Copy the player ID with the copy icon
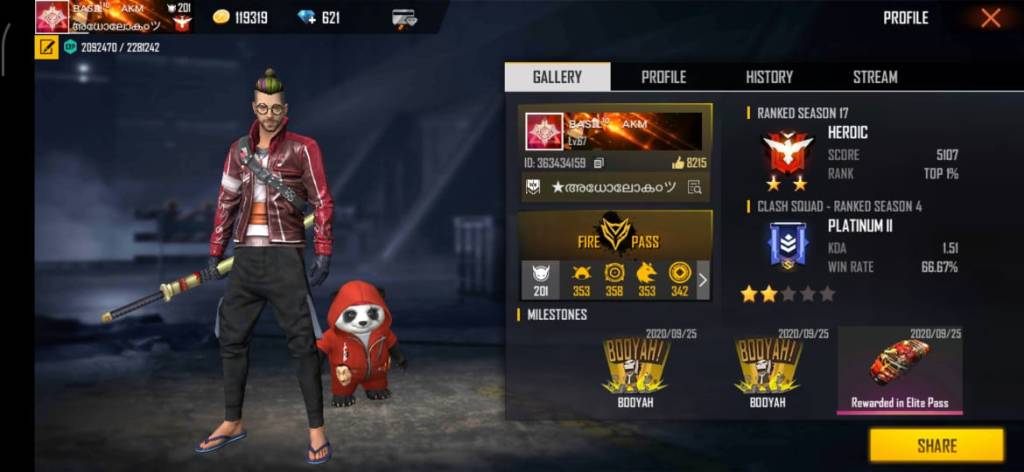Image resolution: width=1024 pixels, height=472 pixels. (x=598, y=162)
